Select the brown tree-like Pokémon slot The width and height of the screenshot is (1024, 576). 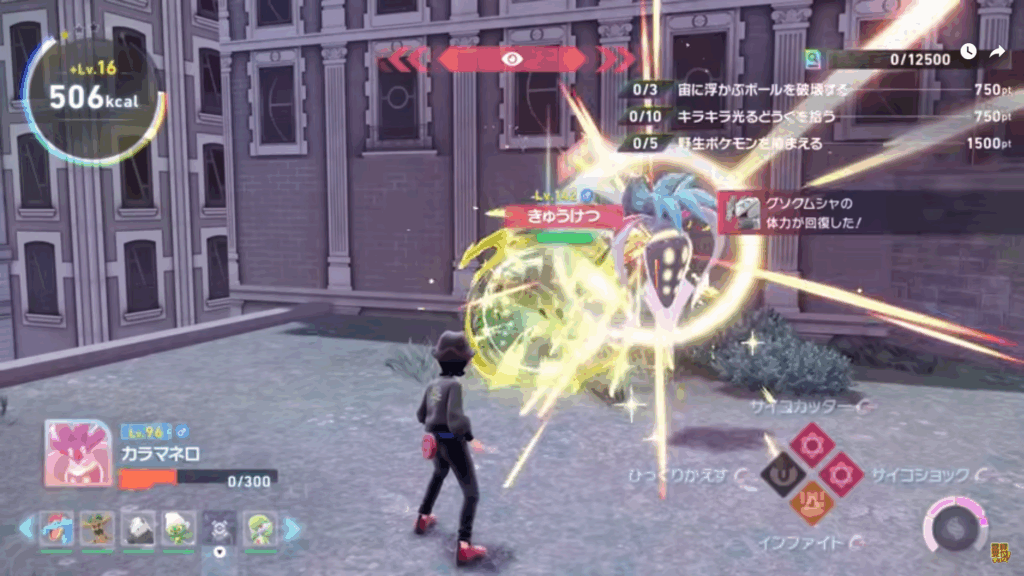[x=97, y=529]
